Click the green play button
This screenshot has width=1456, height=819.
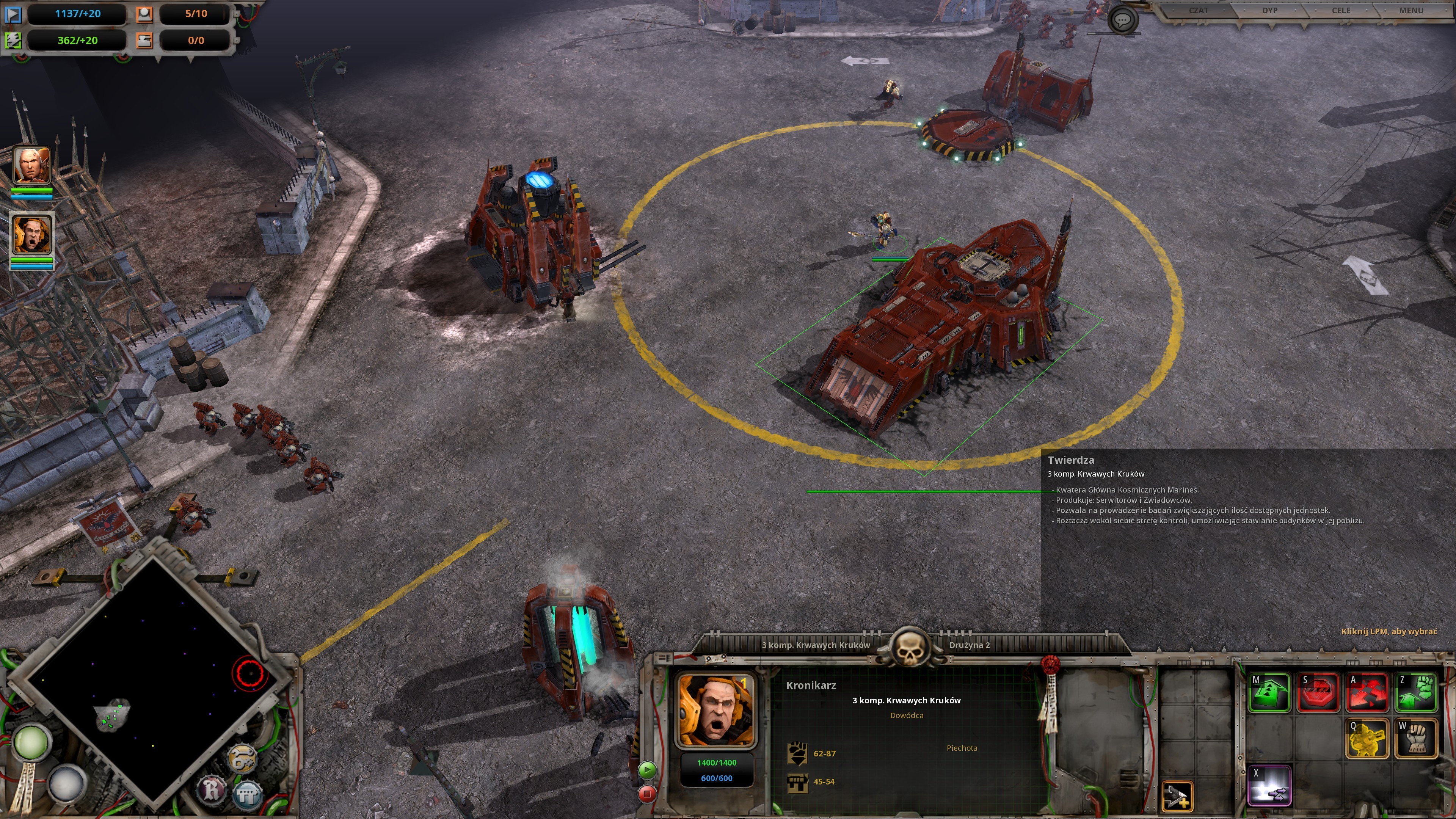647,770
